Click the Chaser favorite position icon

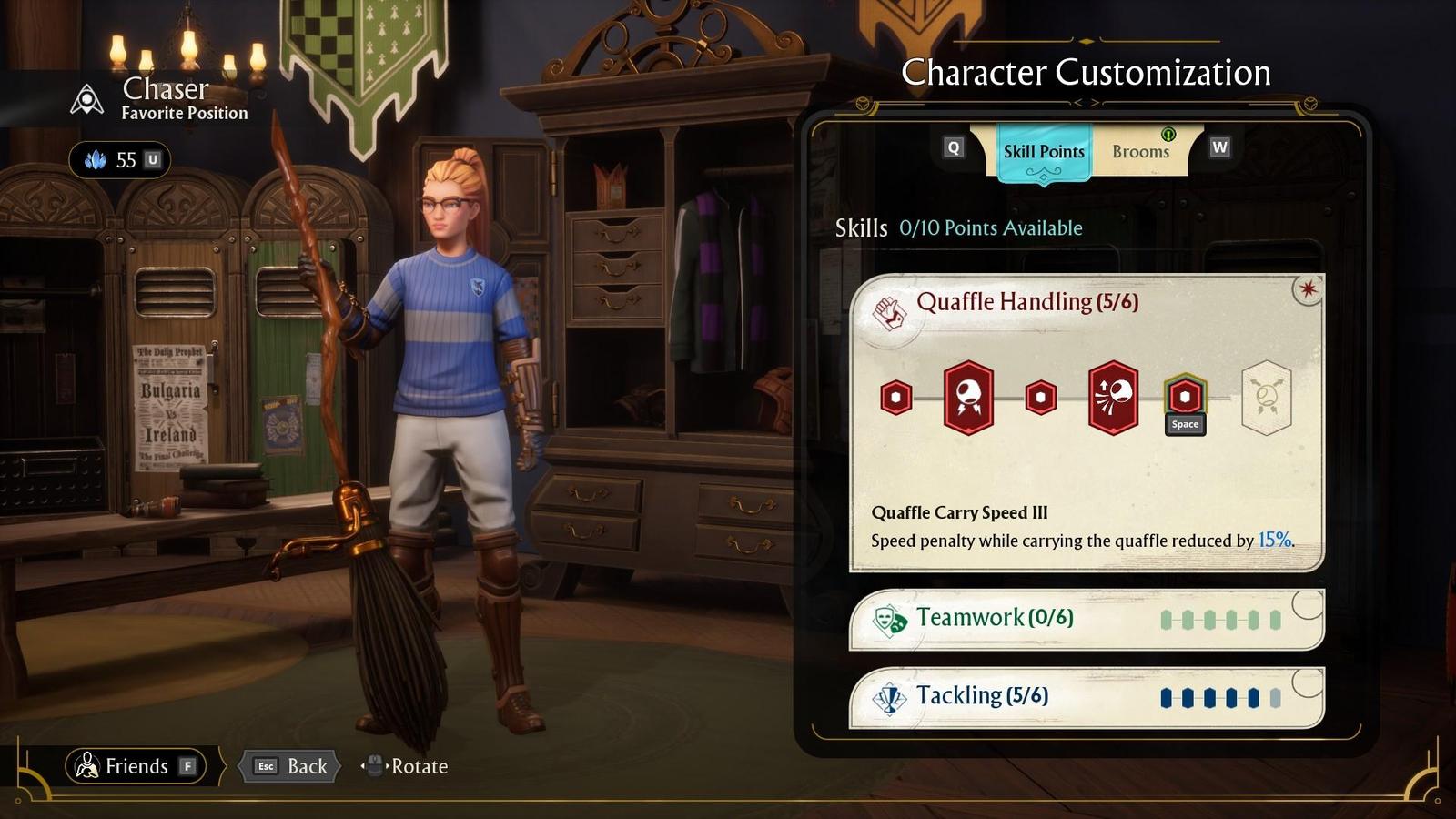tap(86, 94)
